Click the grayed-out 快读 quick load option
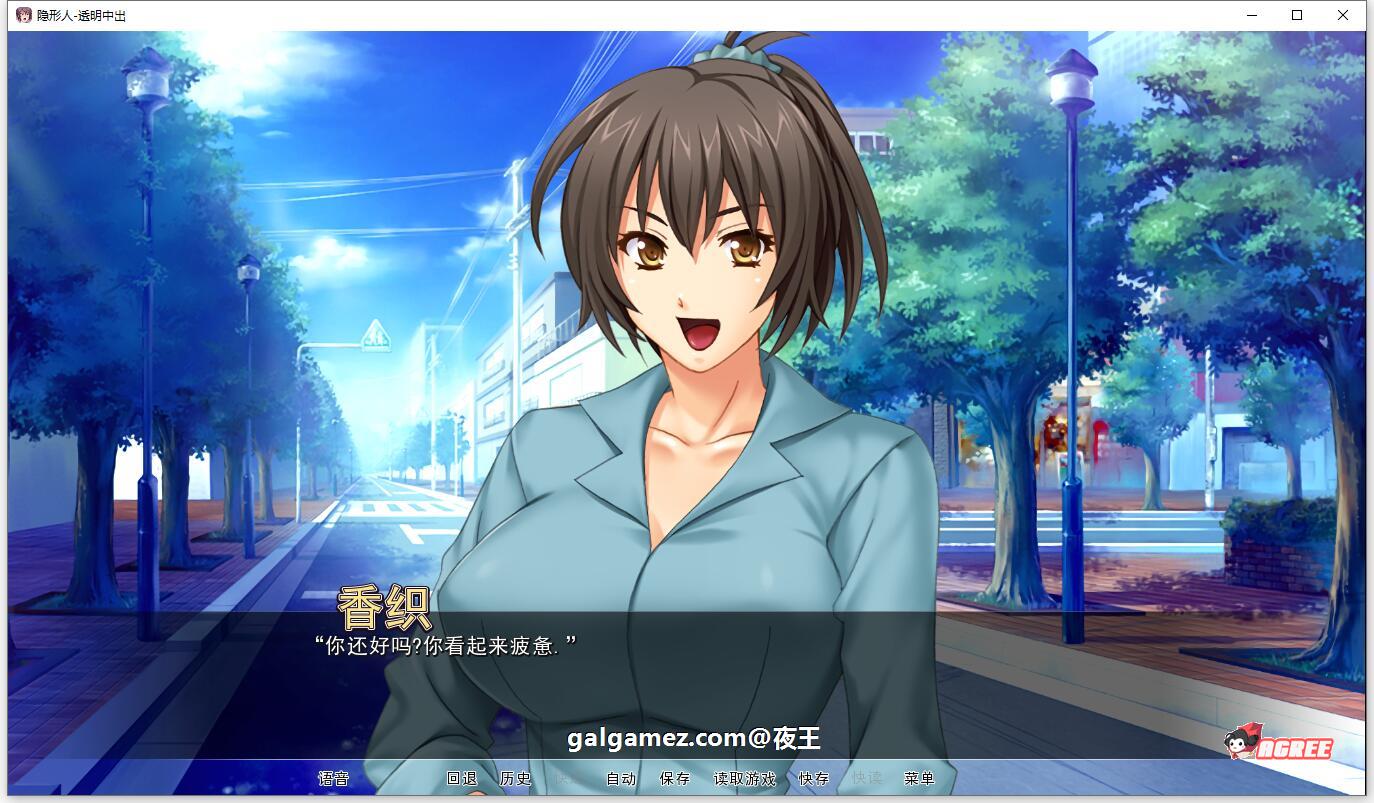 coord(868,777)
